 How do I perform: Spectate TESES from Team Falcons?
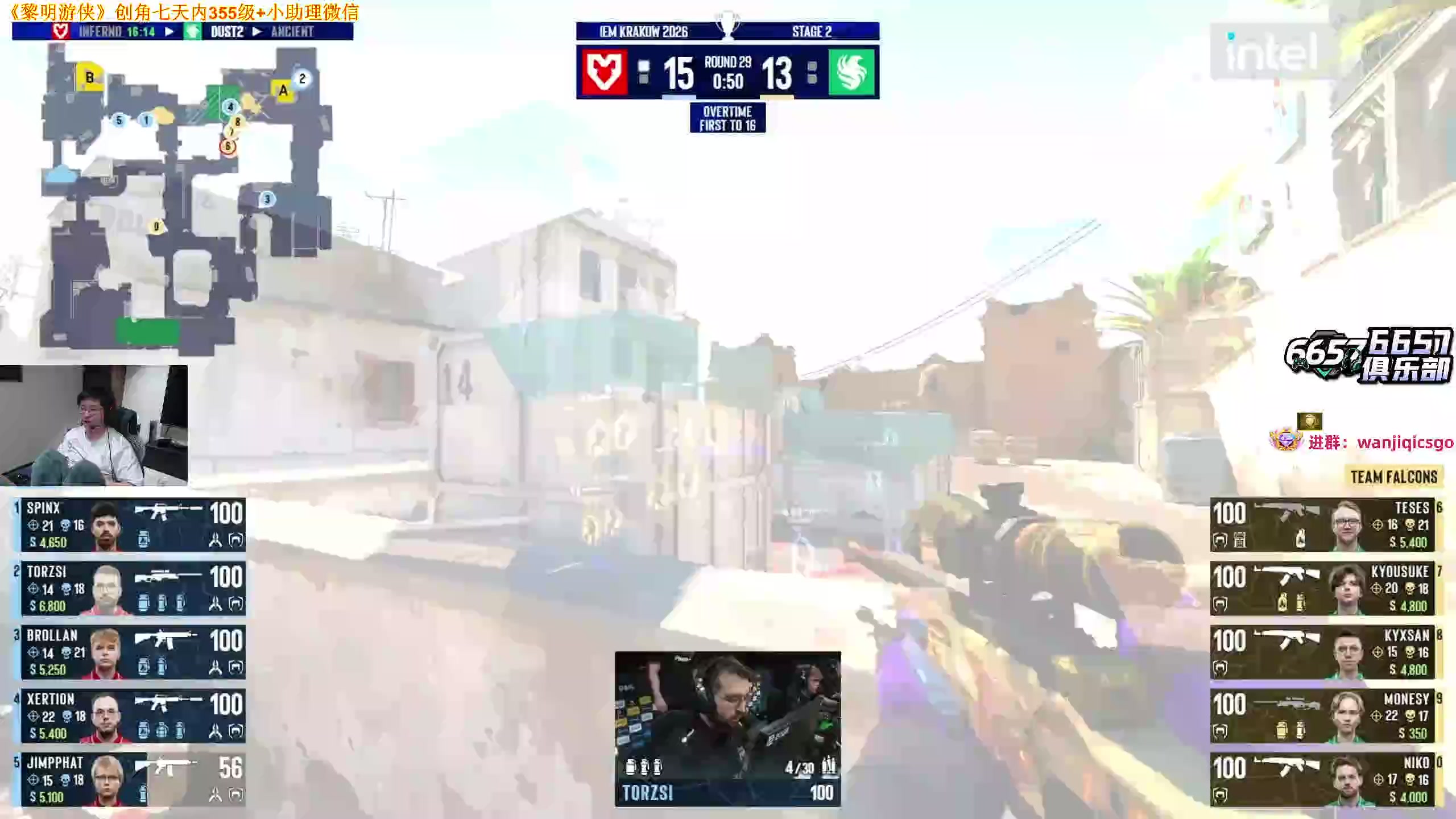(x=1322, y=524)
